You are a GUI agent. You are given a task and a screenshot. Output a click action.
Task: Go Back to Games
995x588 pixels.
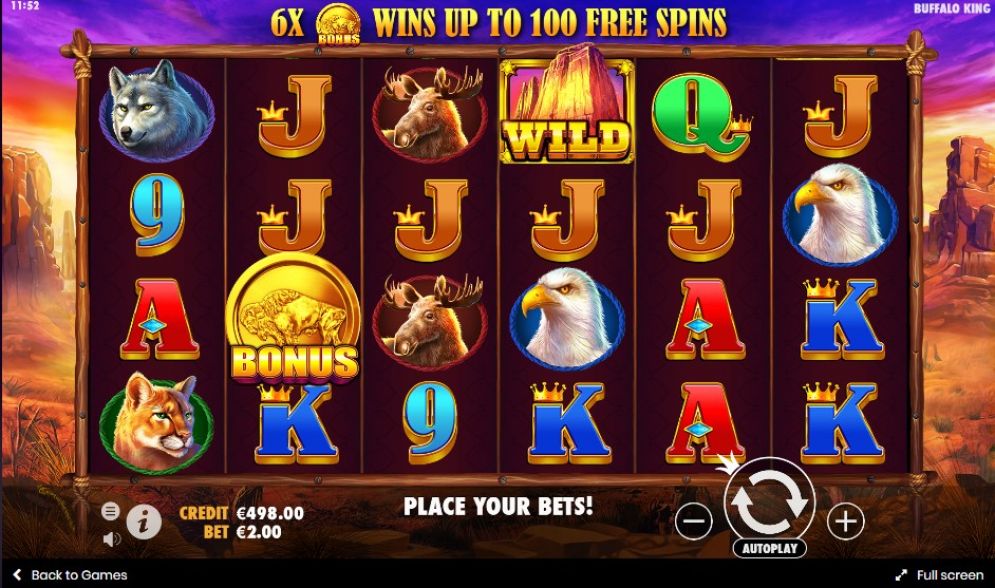(x=70, y=575)
